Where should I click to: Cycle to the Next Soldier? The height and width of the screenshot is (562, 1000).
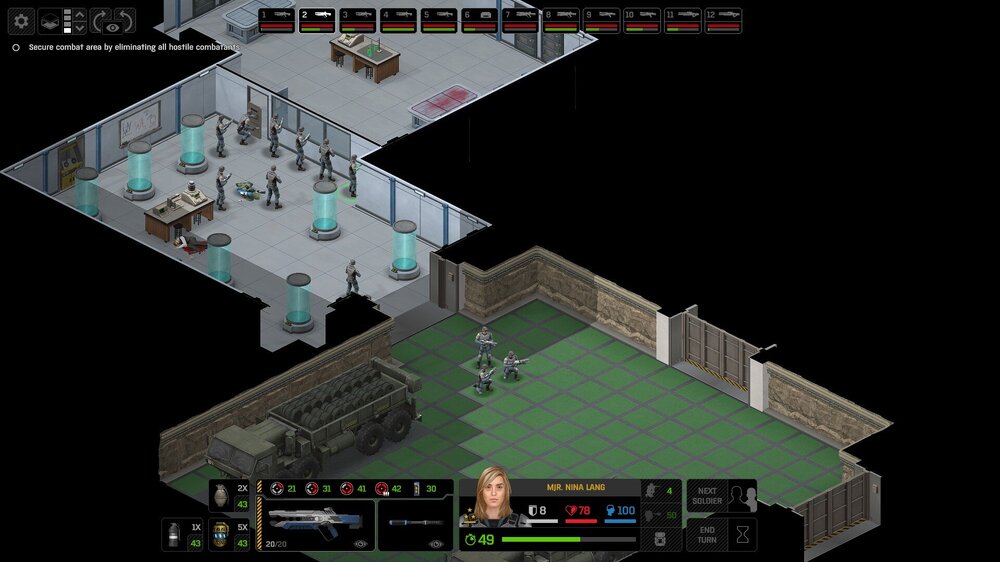coord(721,496)
